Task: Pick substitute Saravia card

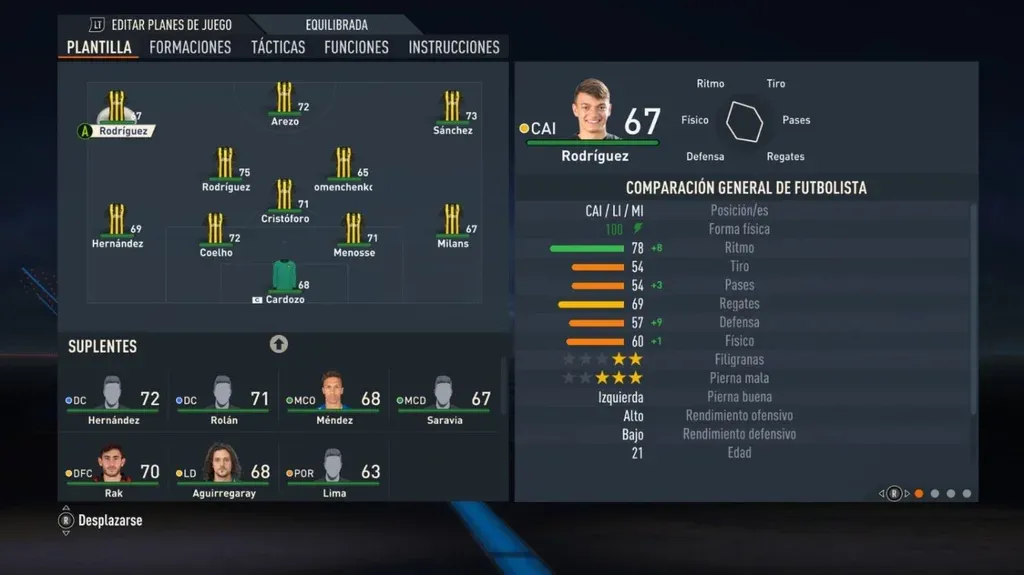Action: pyautogui.click(x=443, y=400)
